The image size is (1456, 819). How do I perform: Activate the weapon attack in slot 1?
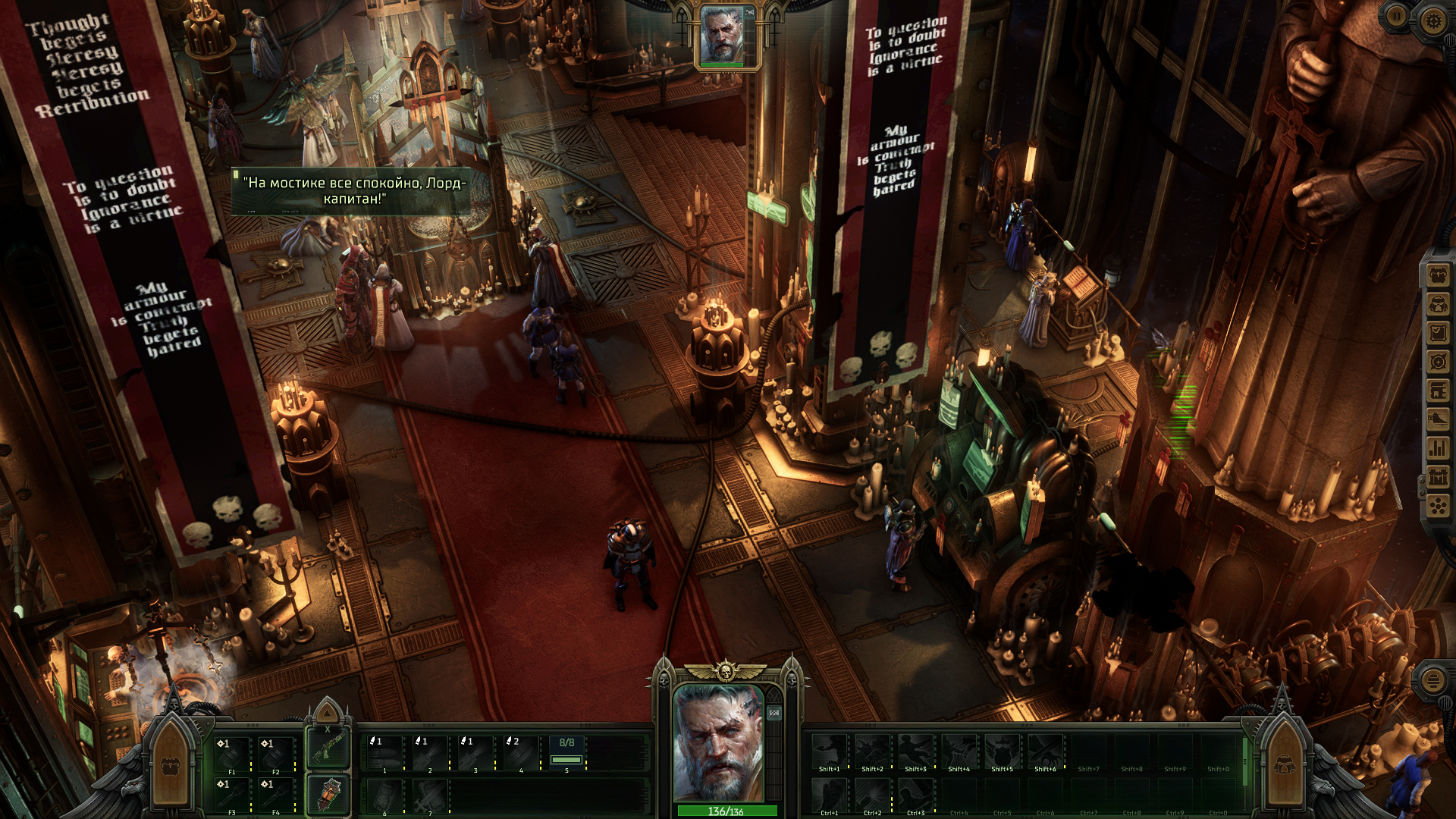385,755
